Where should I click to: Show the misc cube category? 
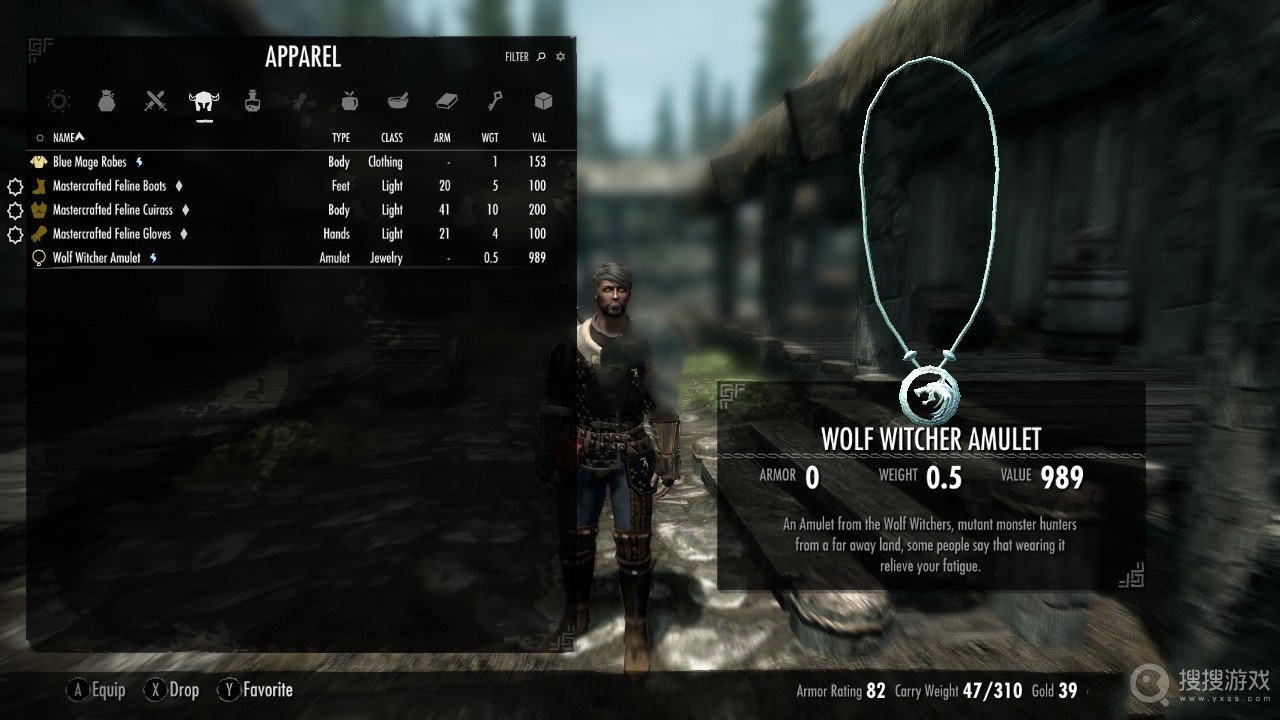click(543, 100)
